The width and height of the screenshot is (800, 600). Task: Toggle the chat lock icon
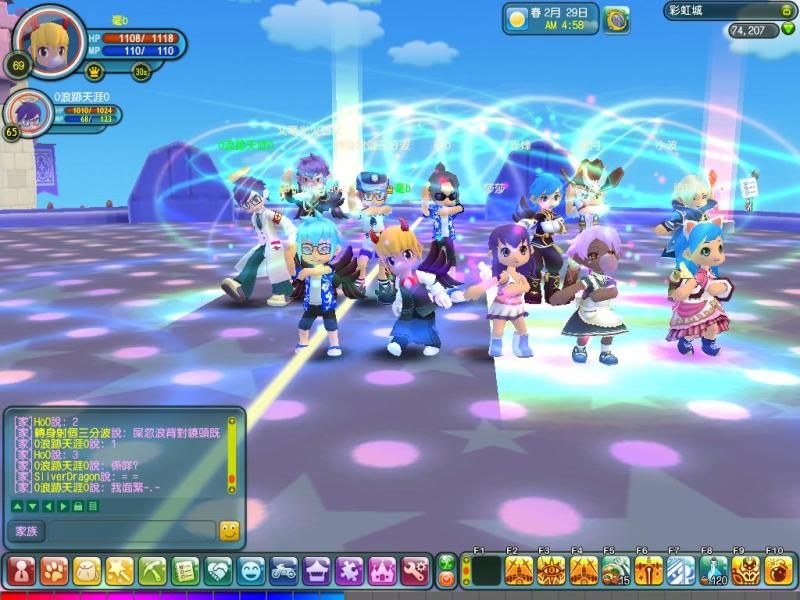[x=78, y=506]
